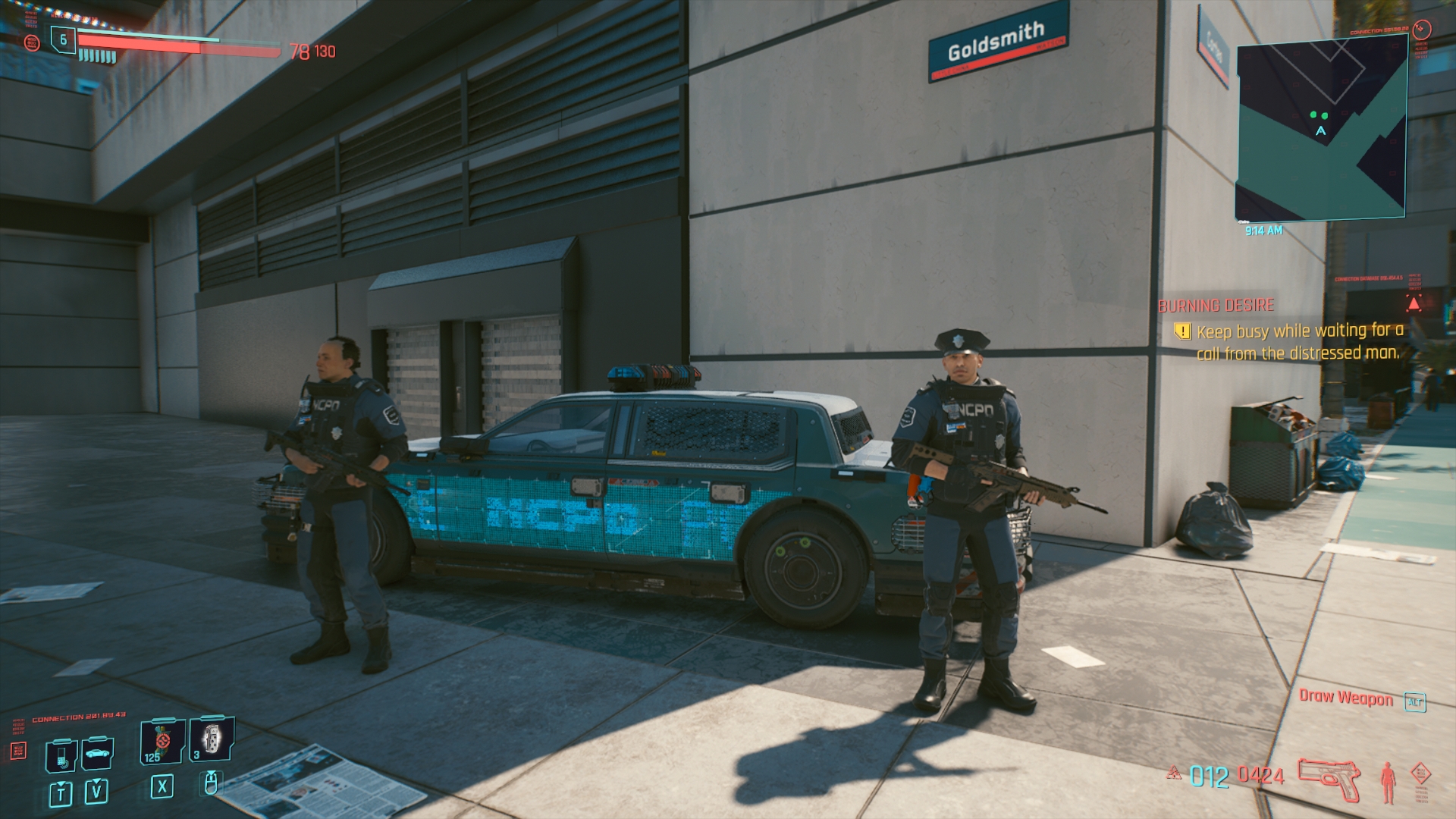Click the diamond warning symbol near the body icon

[1421, 774]
